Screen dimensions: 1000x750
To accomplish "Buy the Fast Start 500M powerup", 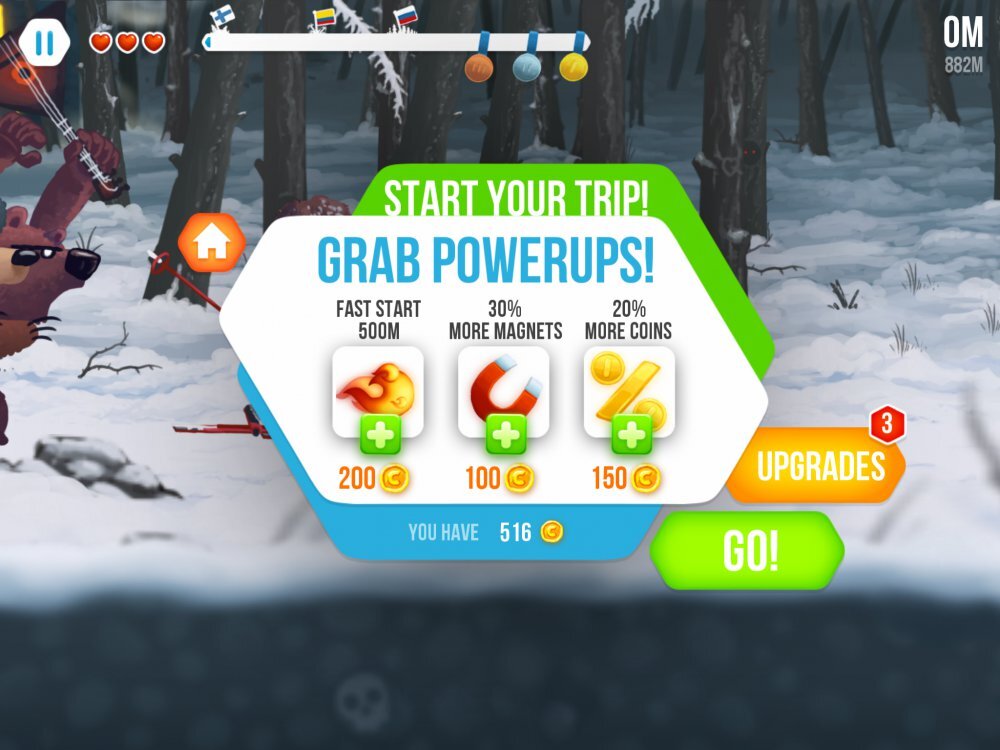I will (x=378, y=436).
